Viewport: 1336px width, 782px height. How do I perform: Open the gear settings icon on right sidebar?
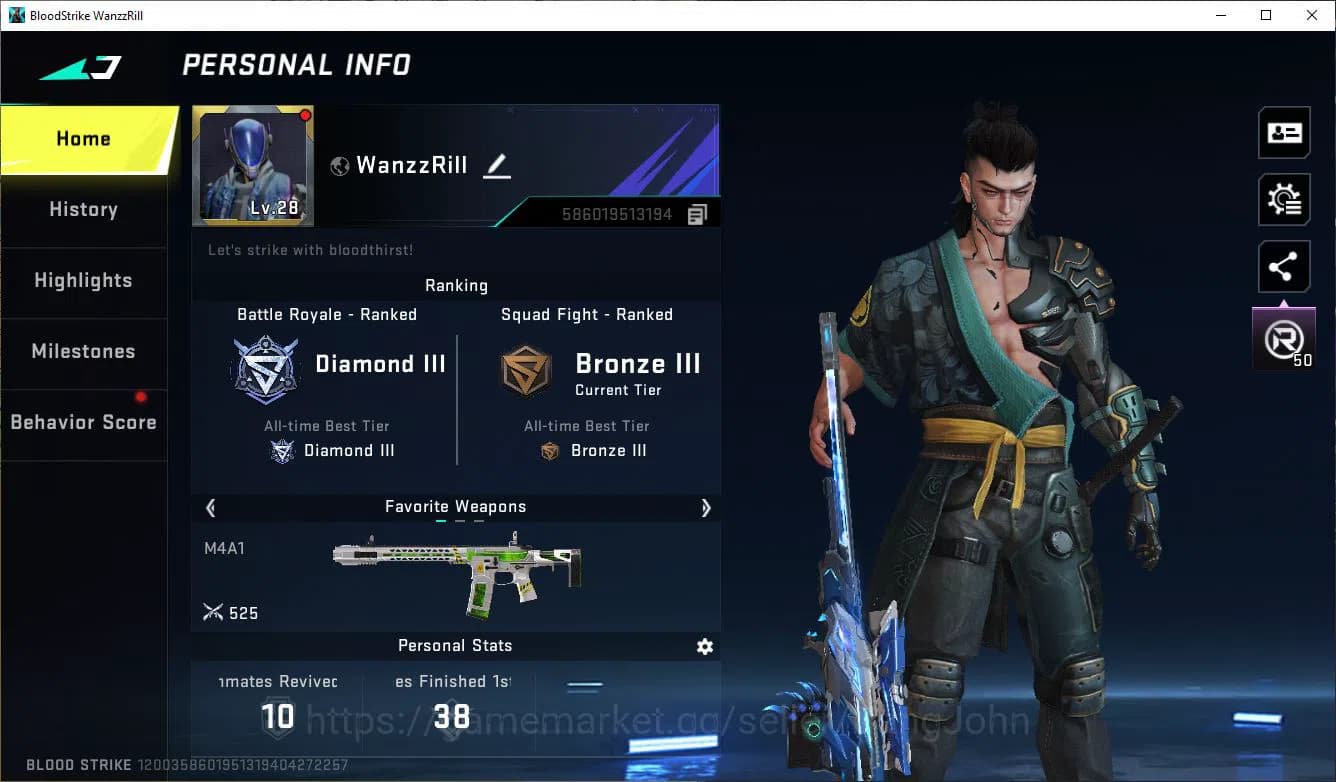[1284, 199]
